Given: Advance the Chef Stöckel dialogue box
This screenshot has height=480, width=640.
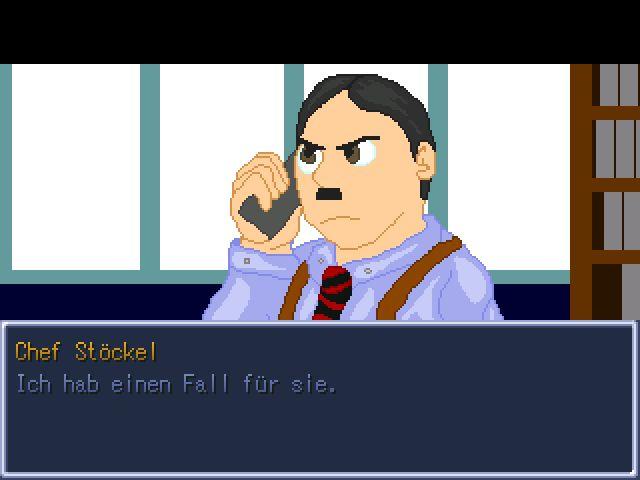Looking at the screenshot, I should pos(319,398).
